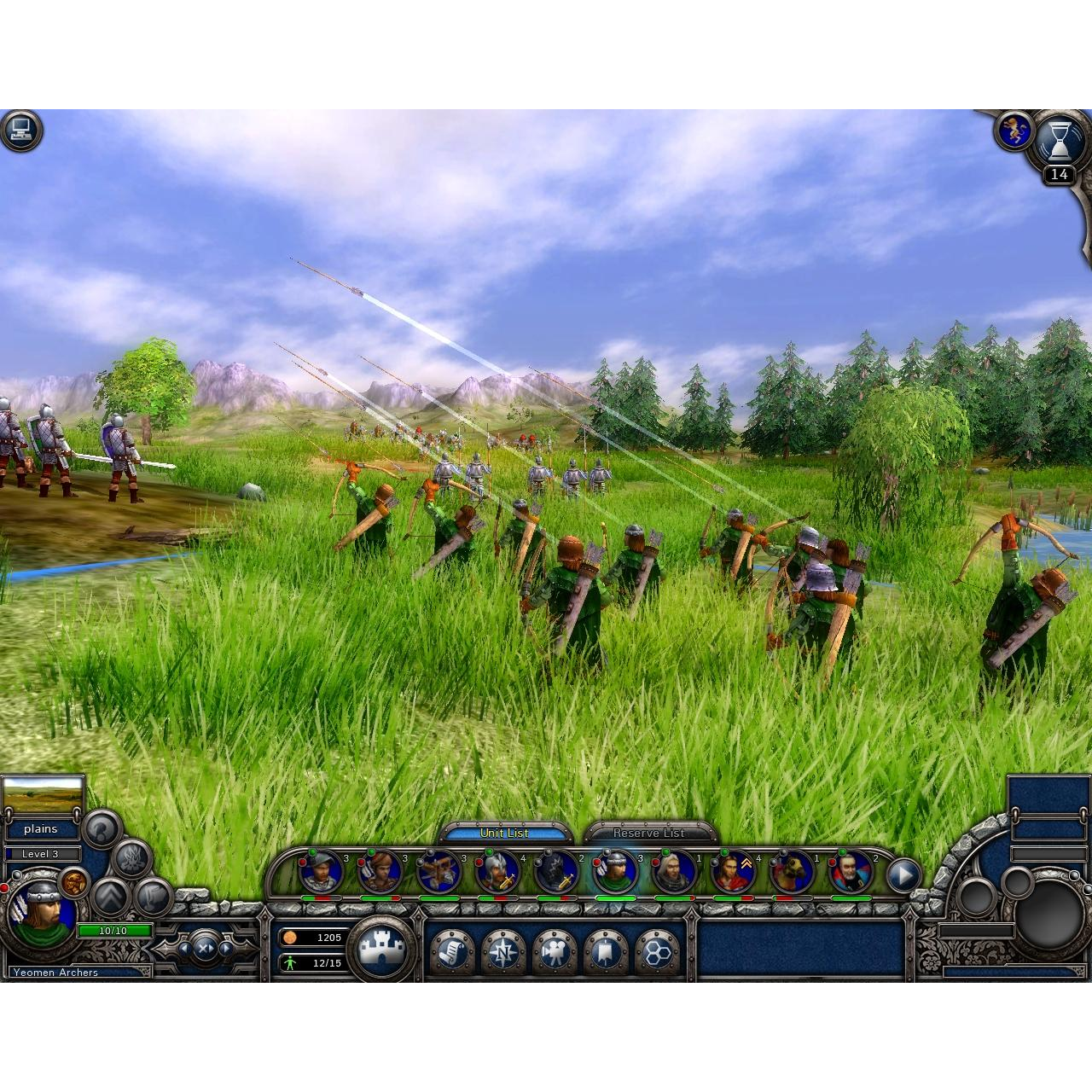Select the horse cavalry unit portrait
Image resolution: width=1092 pixels, height=1092 pixels.
[793, 872]
